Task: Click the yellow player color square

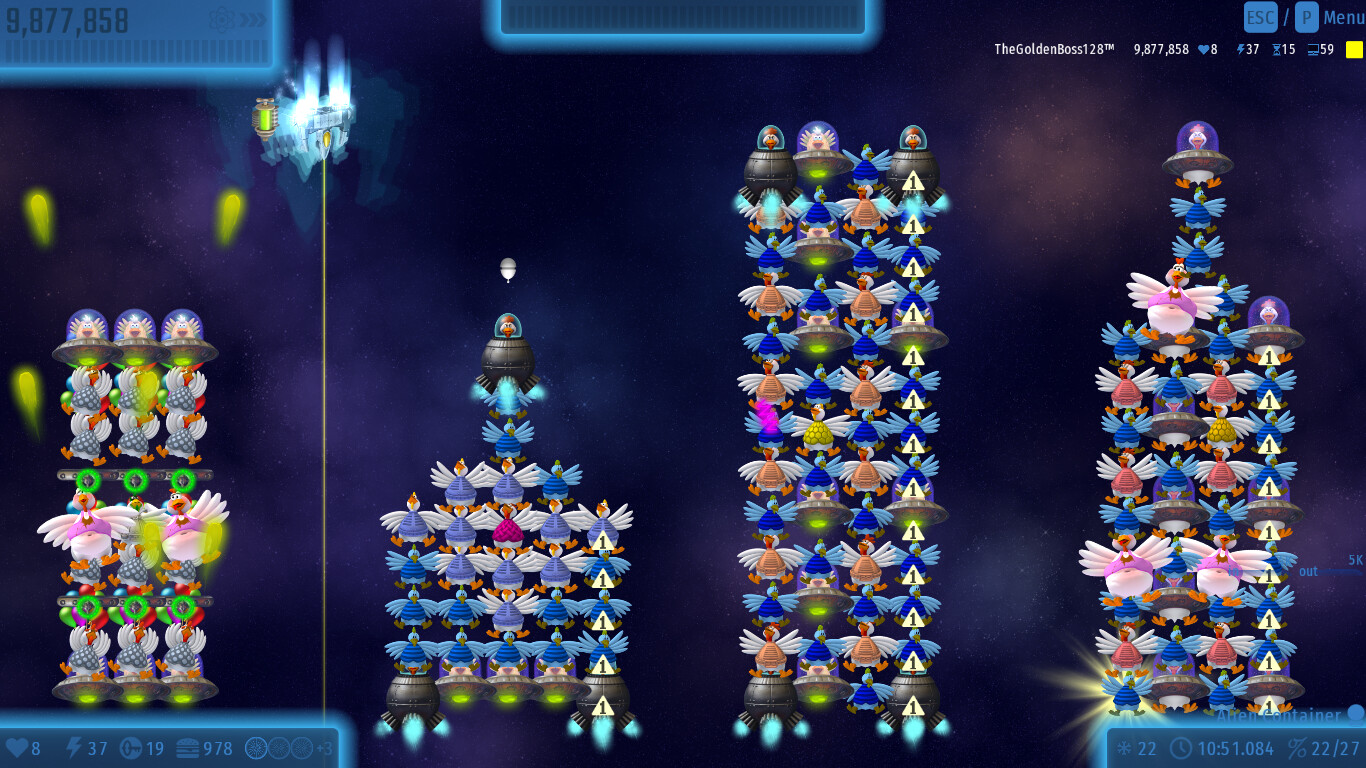Action: coord(1354,49)
